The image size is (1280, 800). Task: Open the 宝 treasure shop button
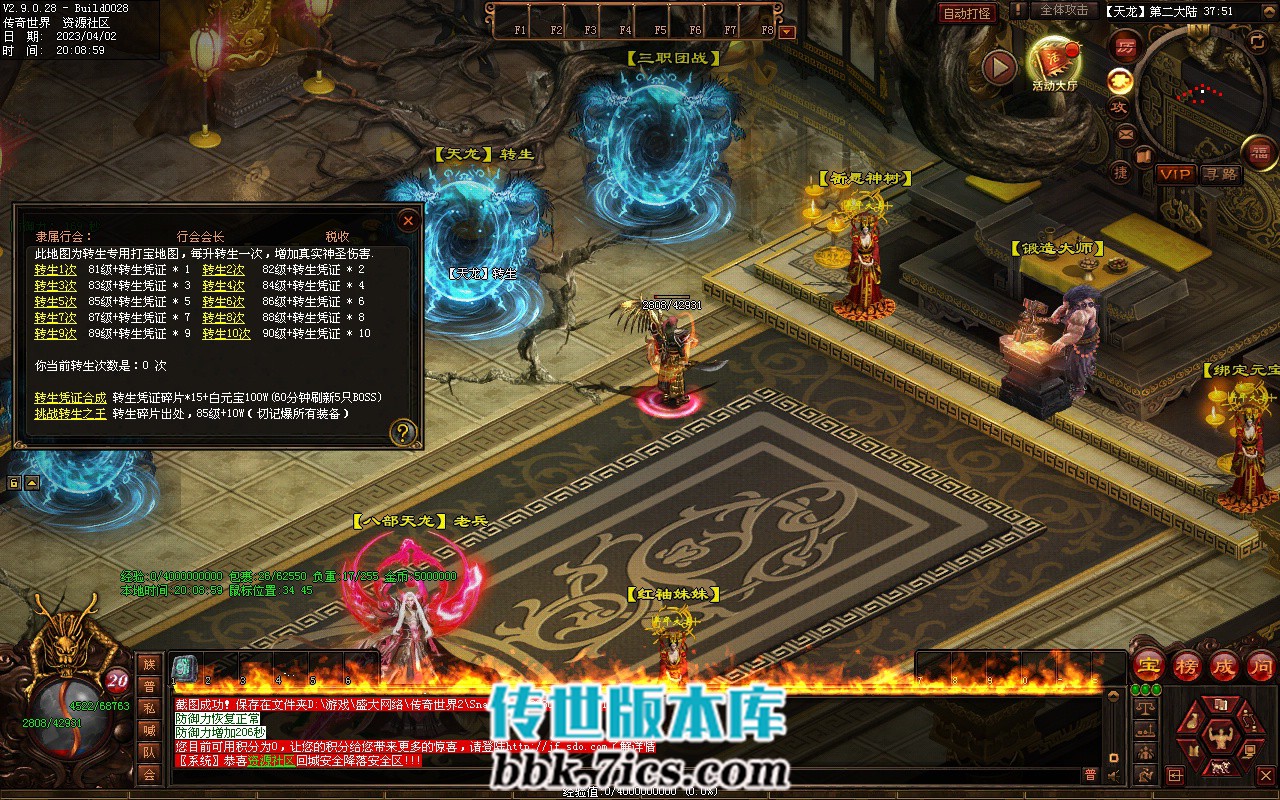click(1149, 666)
